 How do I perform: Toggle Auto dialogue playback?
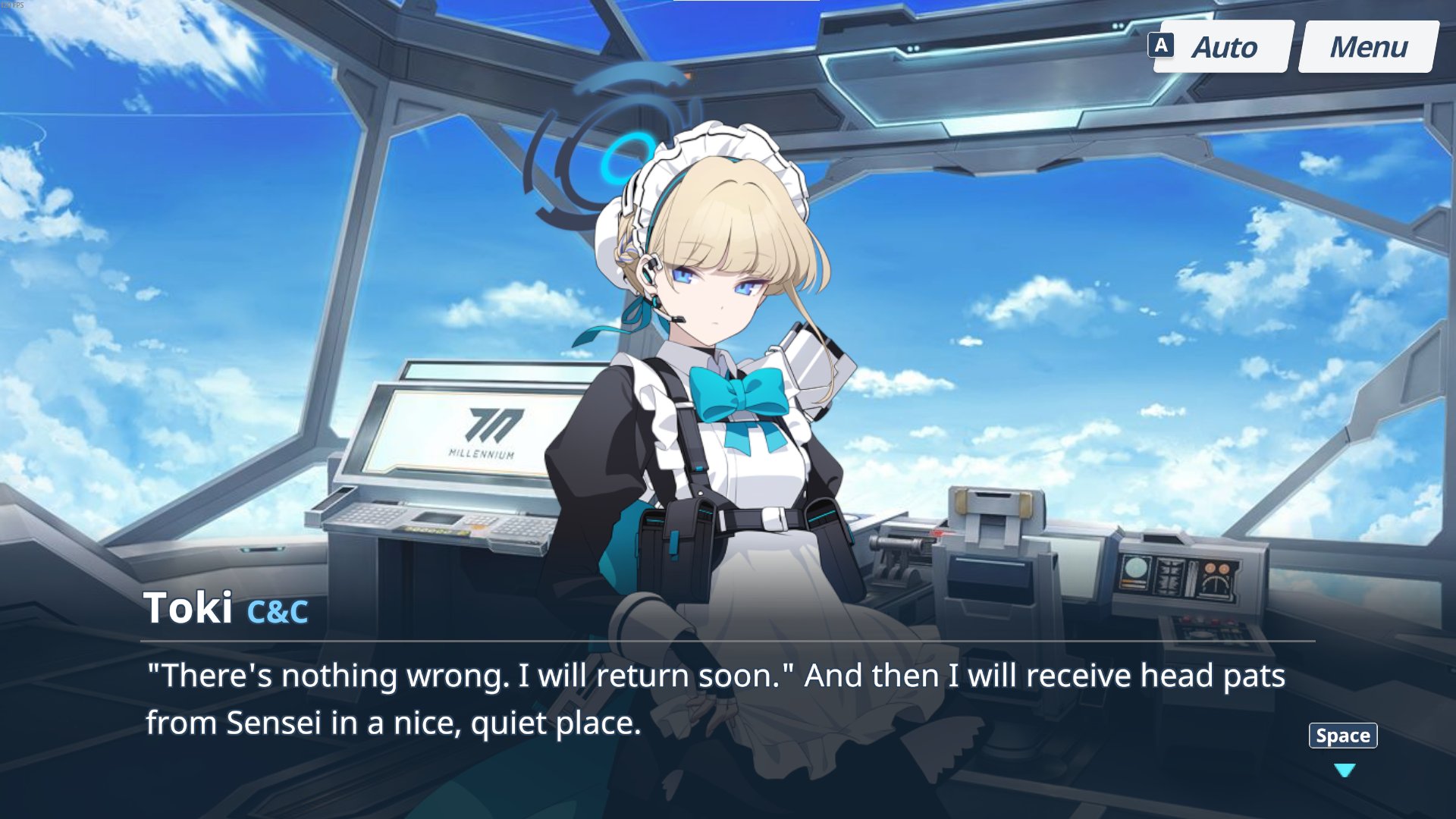(1222, 47)
